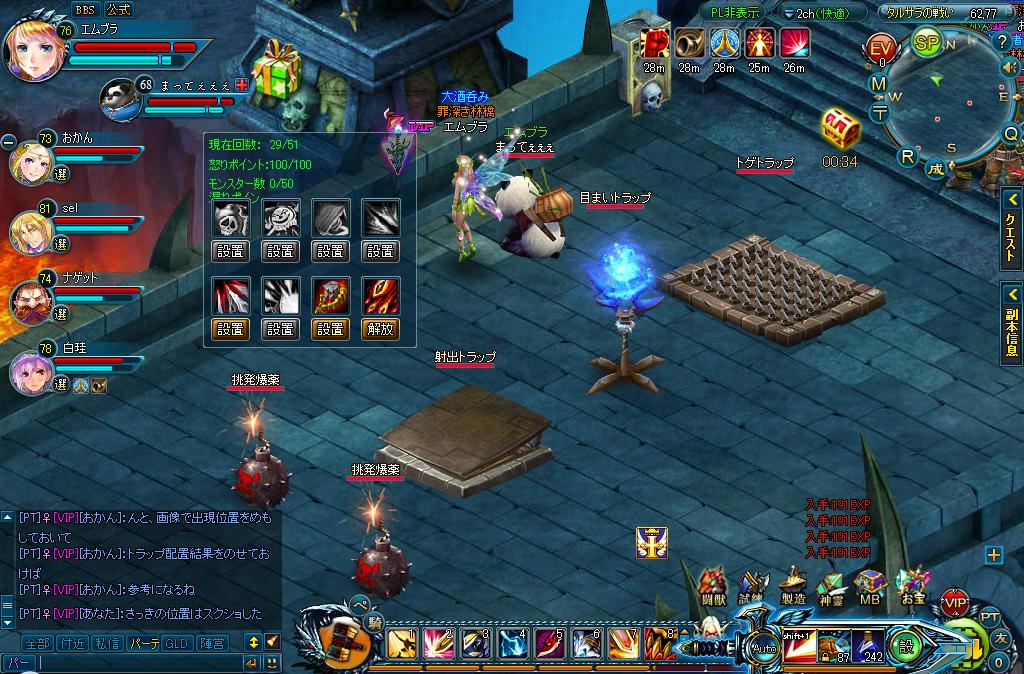Viewport: 1024px width, 674px height.
Task: Click the green SP button on minimap
Action: (926, 43)
